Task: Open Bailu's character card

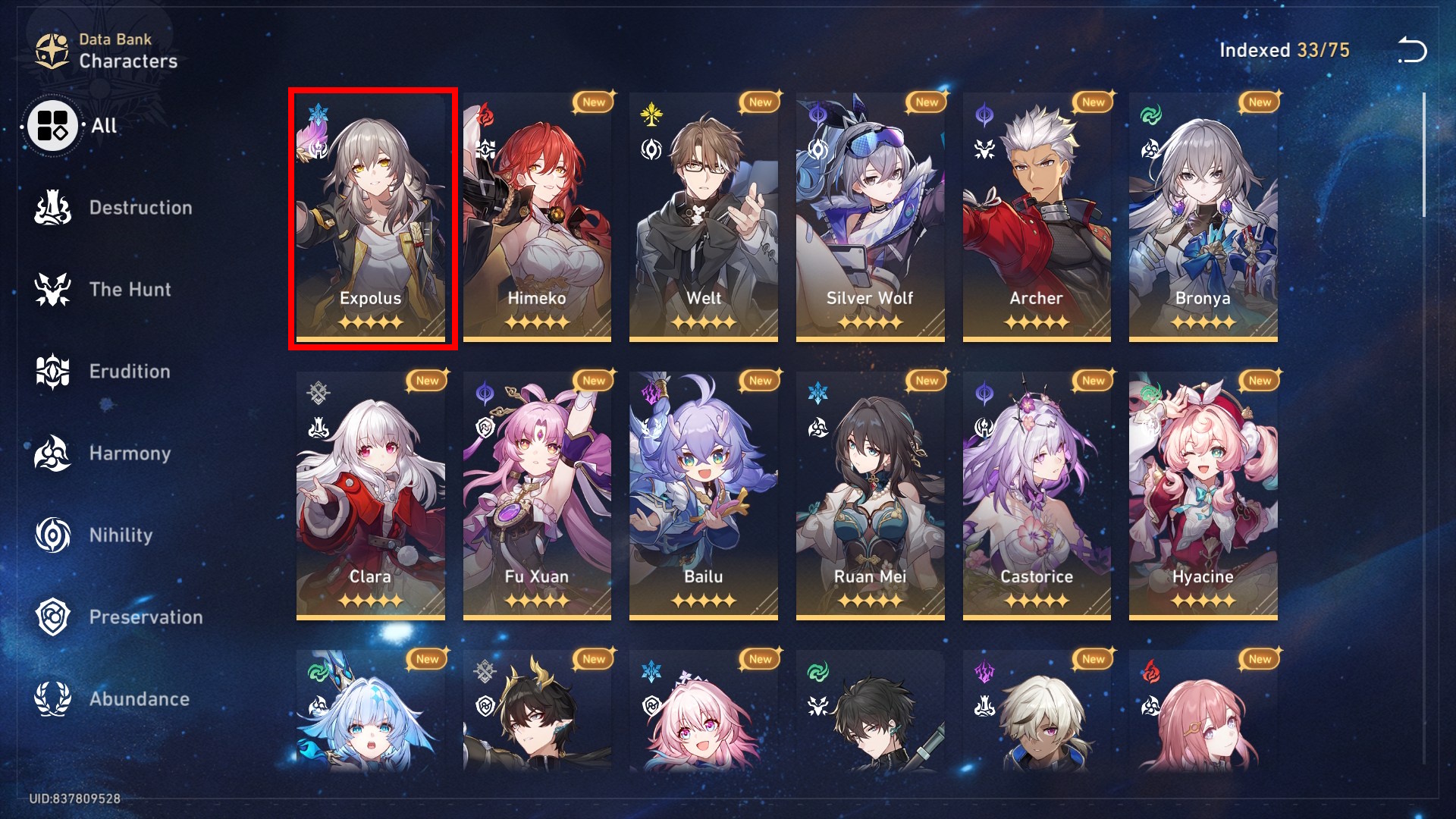Action: tap(703, 493)
